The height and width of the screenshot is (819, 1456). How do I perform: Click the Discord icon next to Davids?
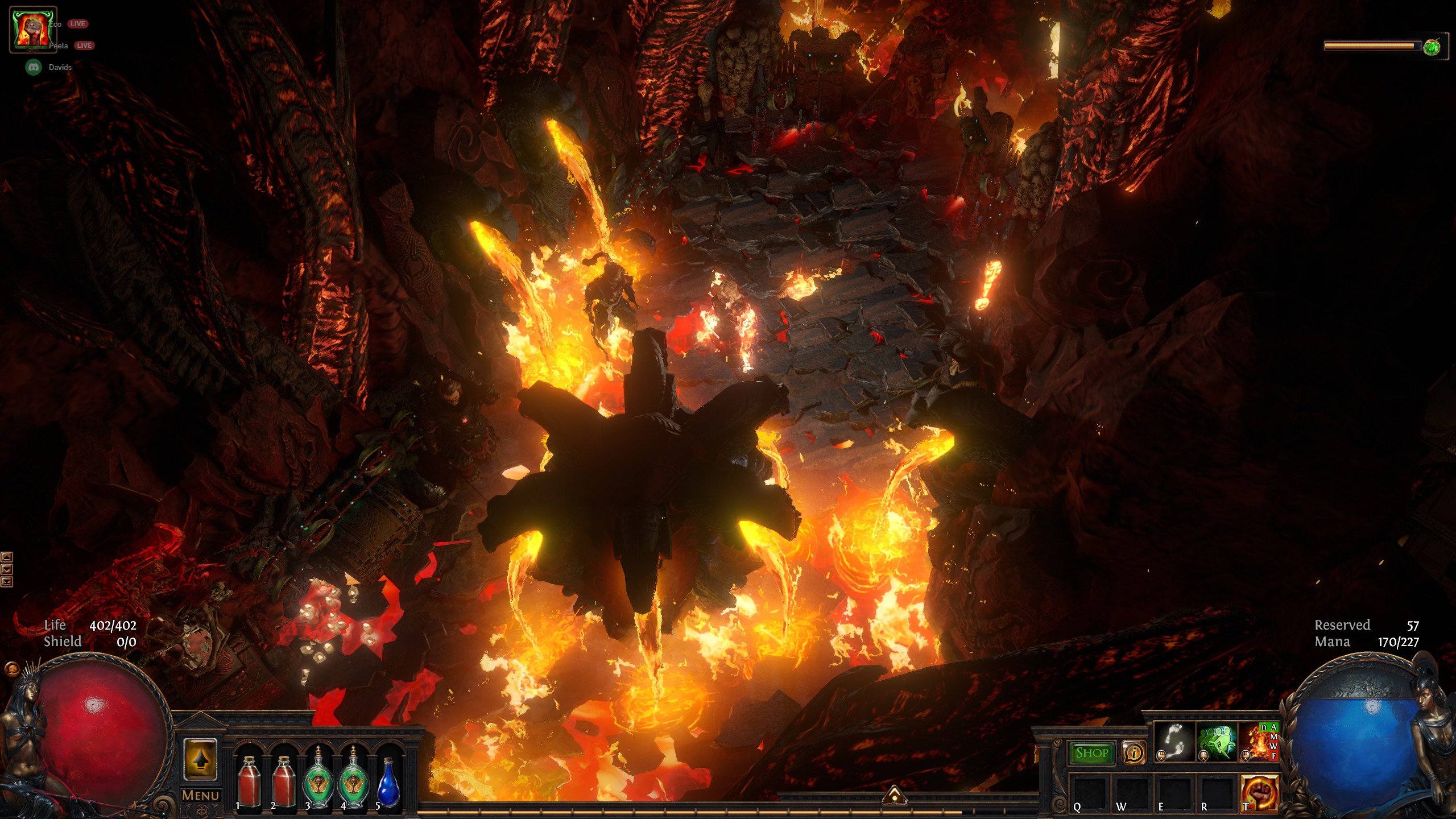tap(34, 67)
